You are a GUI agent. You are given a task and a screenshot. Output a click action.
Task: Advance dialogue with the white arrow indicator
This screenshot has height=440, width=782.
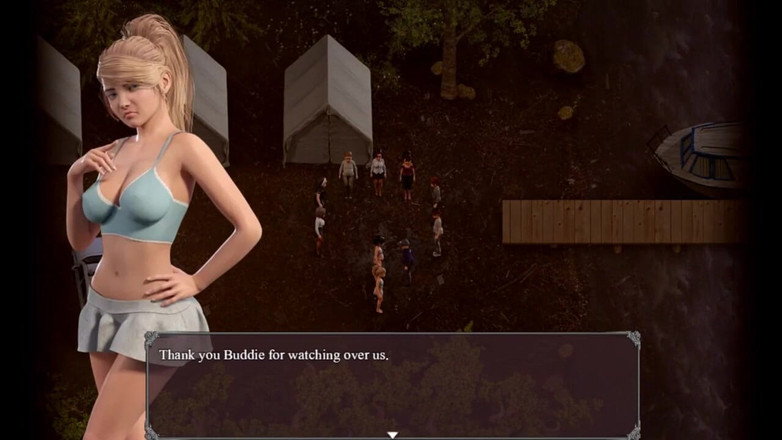[393, 434]
